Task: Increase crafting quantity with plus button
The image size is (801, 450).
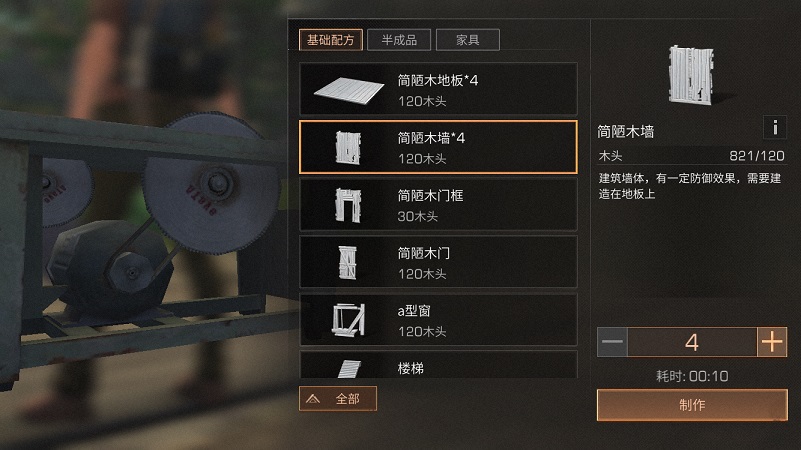Action: pyautogui.click(x=772, y=342)
